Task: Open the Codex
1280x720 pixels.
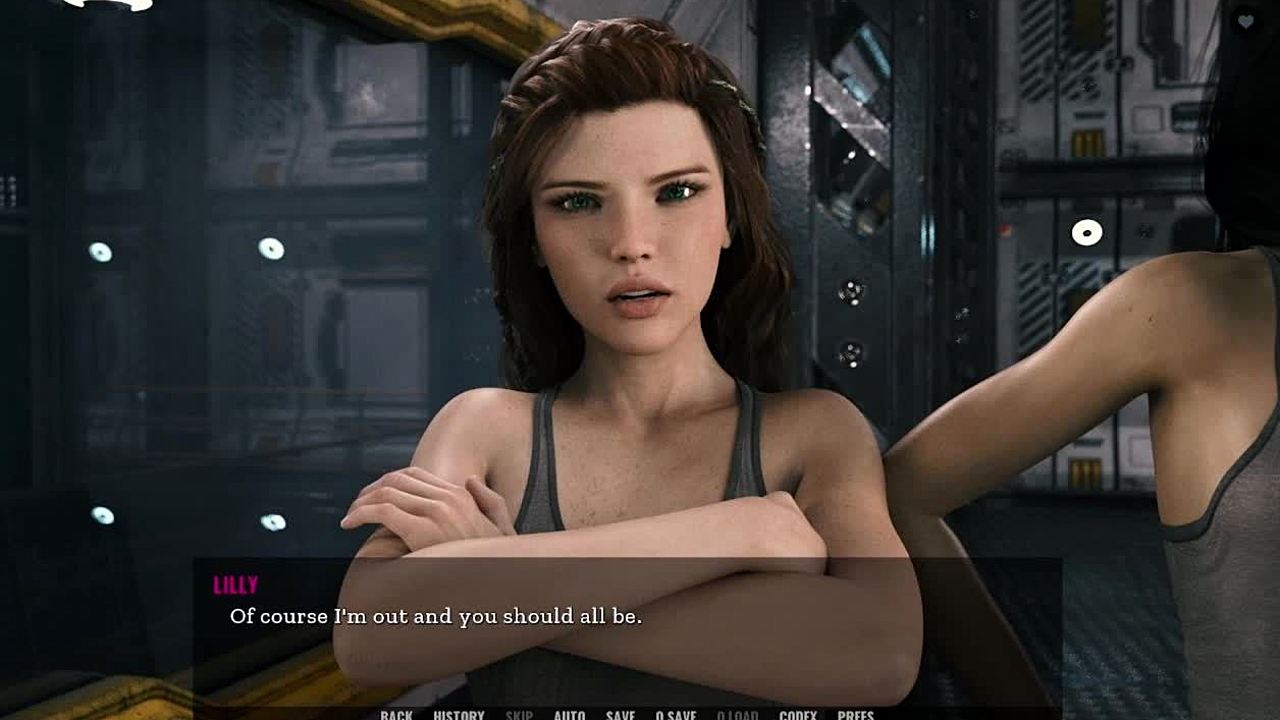Action: click(798, 715)
